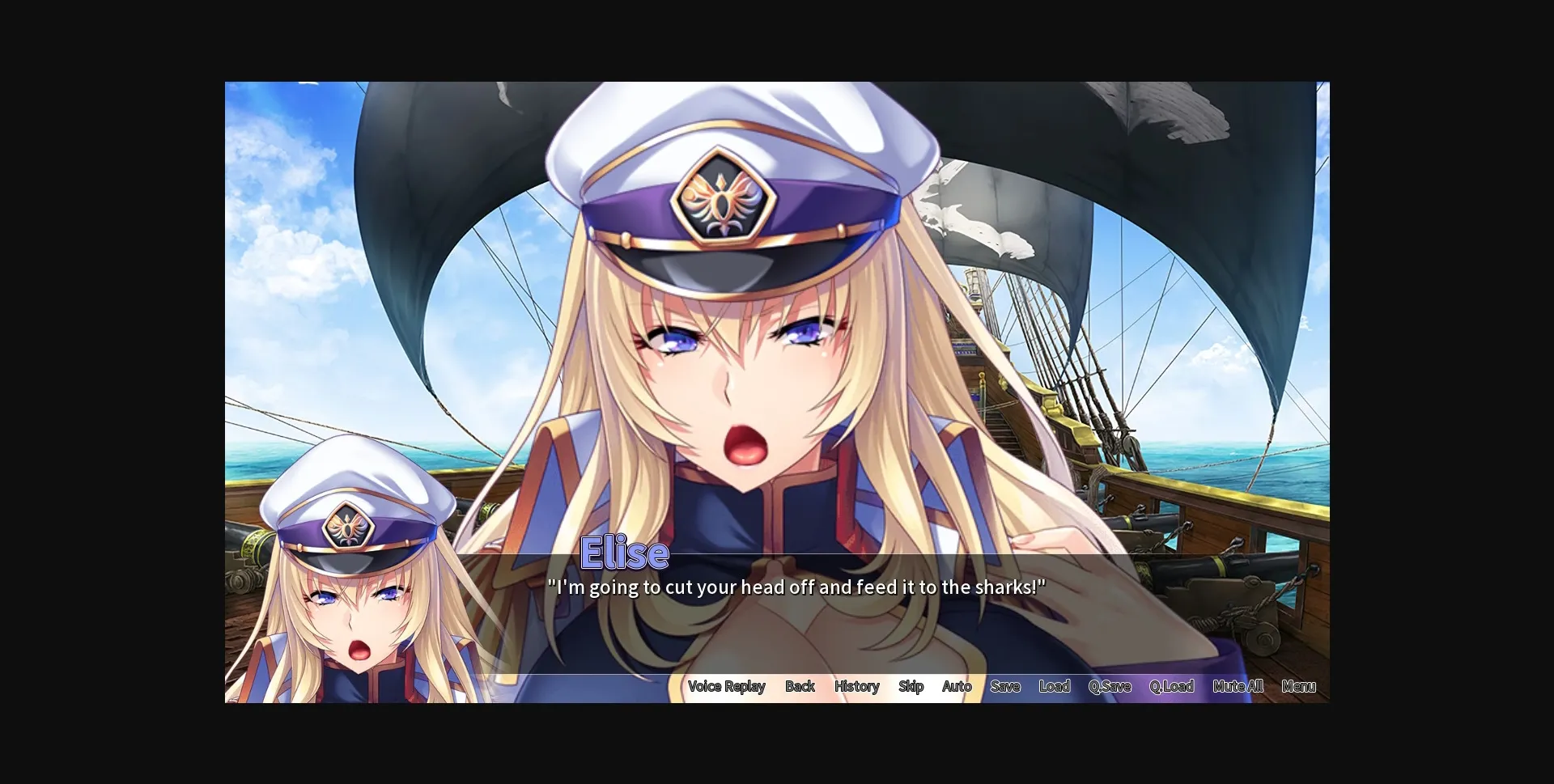1554x784 pixels.
Task: Perform a Q.Load quick load
Action: 1171,686
